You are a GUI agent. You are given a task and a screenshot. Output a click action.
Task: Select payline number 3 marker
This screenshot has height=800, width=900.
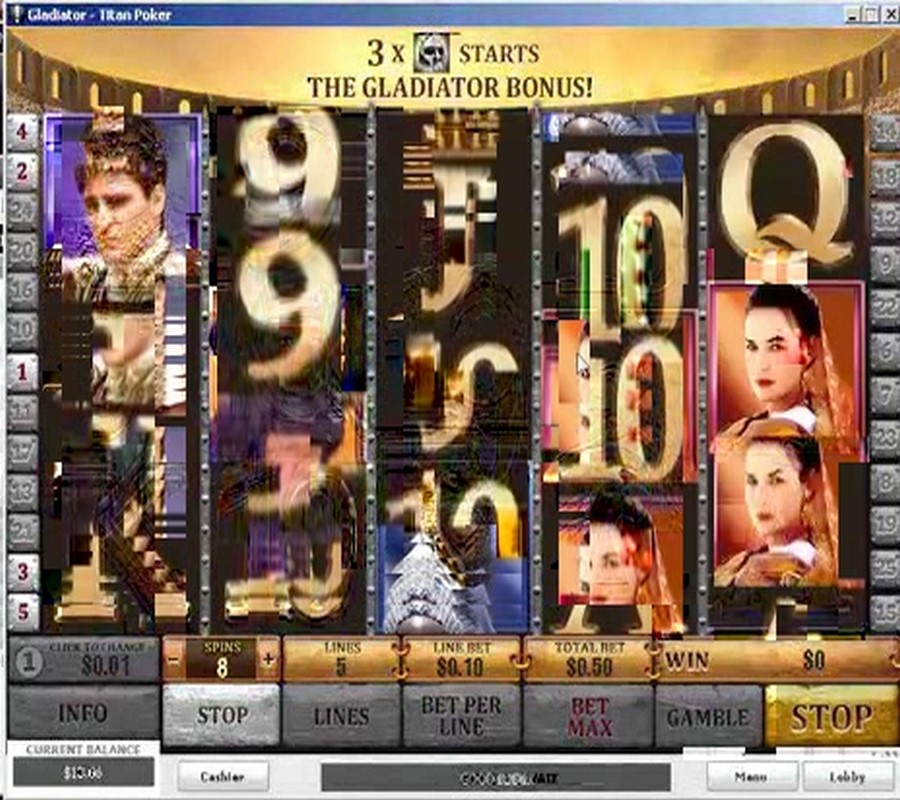(22, 573)
